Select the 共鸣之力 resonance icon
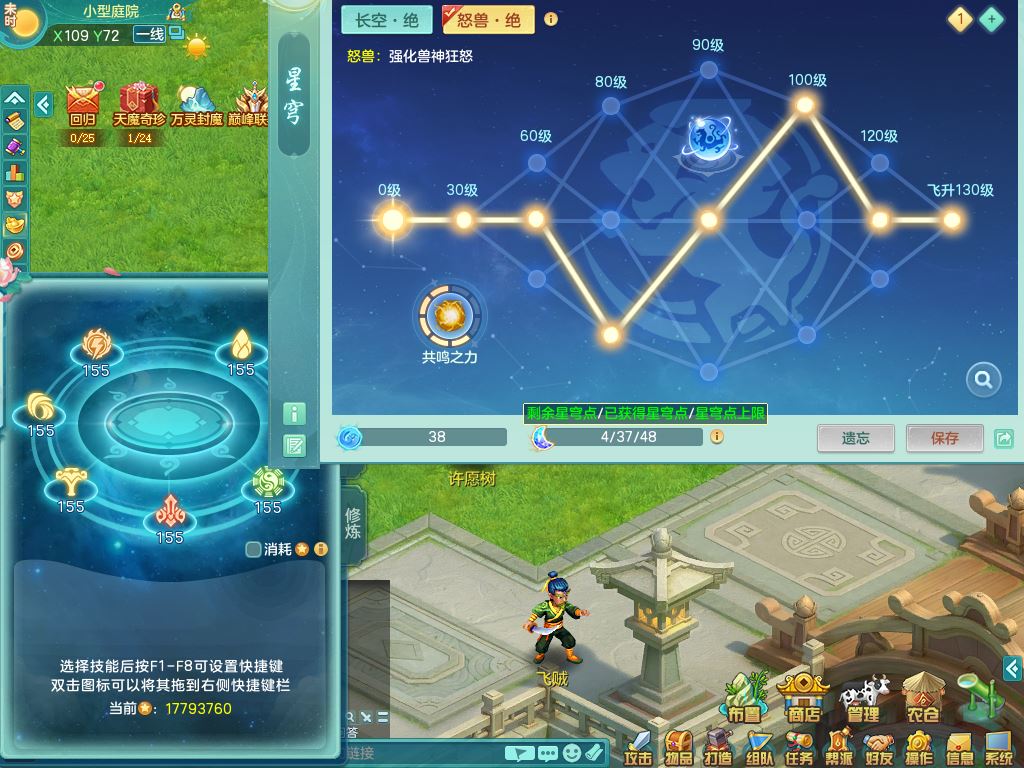The width and height of the screenshot is (1024, 768). (449, 316)
